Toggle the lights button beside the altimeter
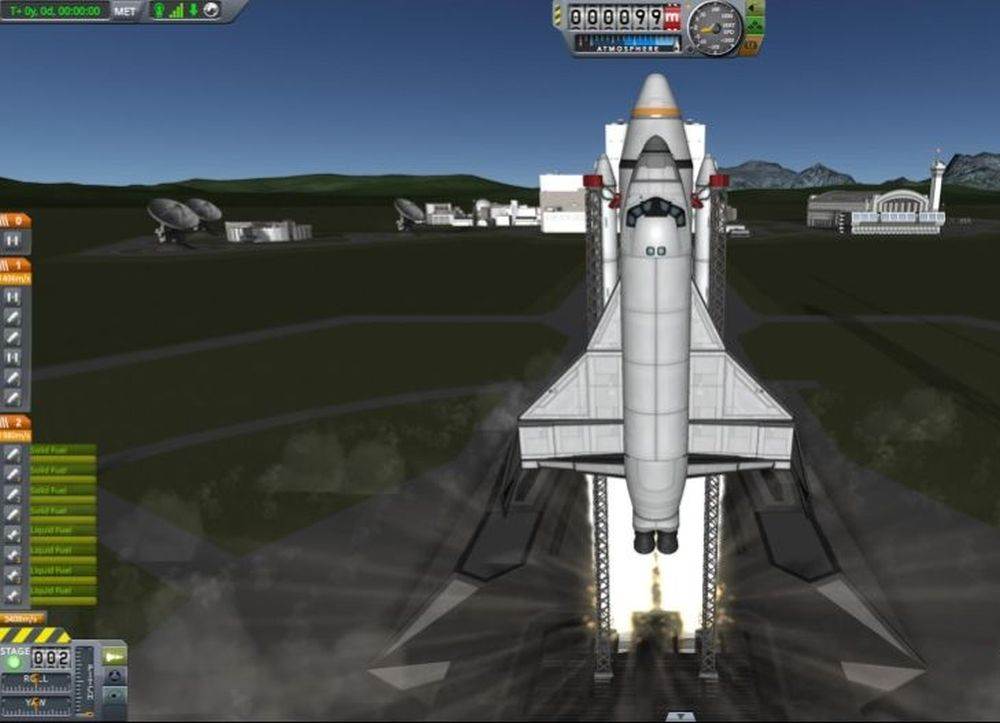Screen dimensions: 1000x723 tap(755, 9)
